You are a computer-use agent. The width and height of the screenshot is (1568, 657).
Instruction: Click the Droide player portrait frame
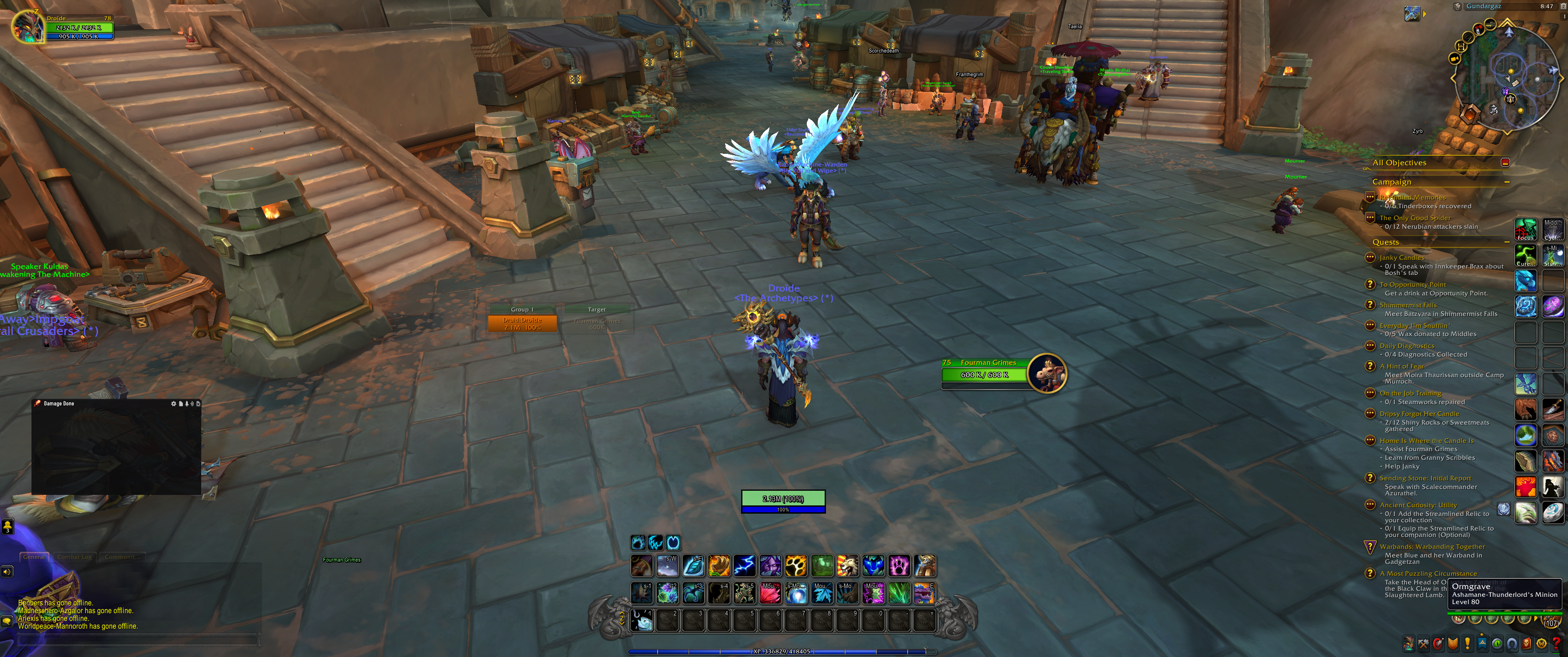(28, 27)
